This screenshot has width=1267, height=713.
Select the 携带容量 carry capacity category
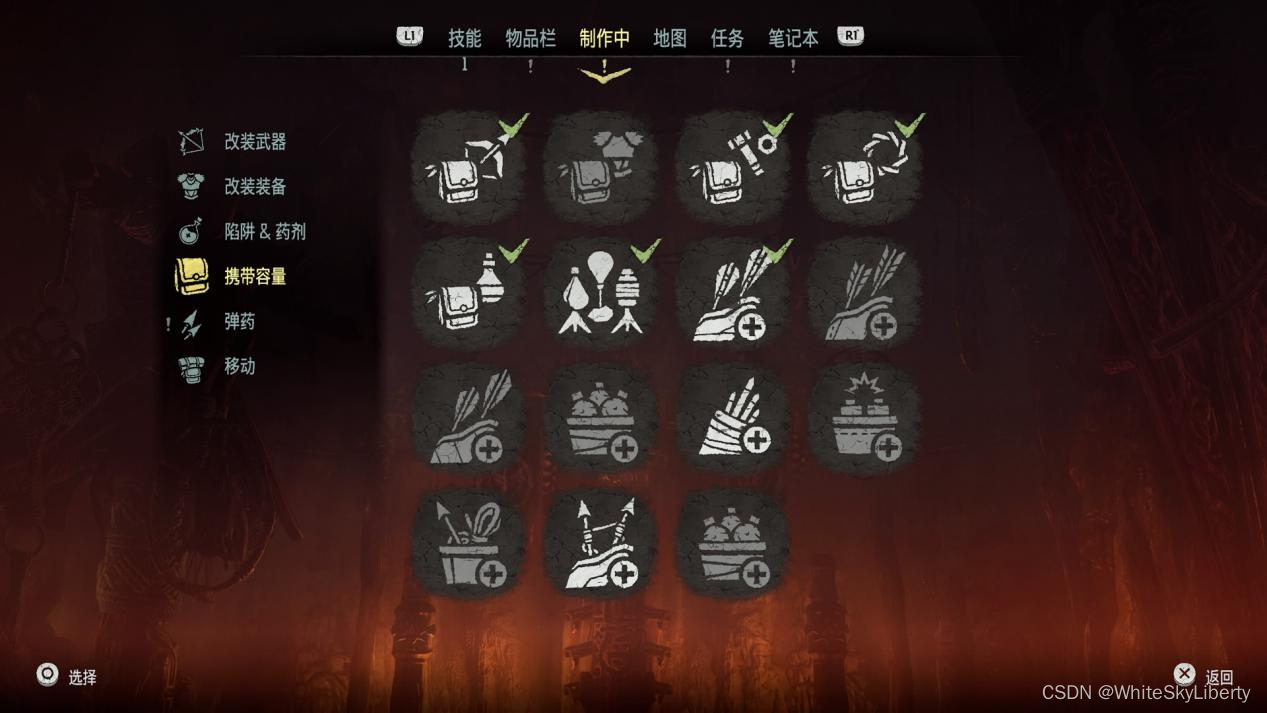[x=254, y=277]
